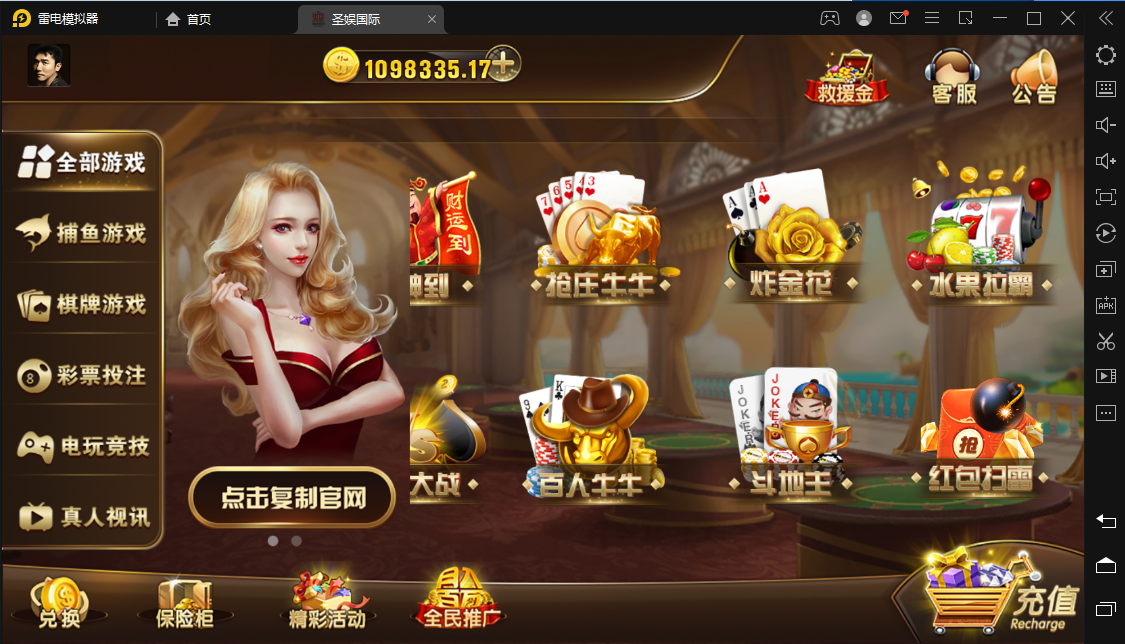Switch to 真人视讯 live video tab

pyautogui.click(x=82, y=516)
